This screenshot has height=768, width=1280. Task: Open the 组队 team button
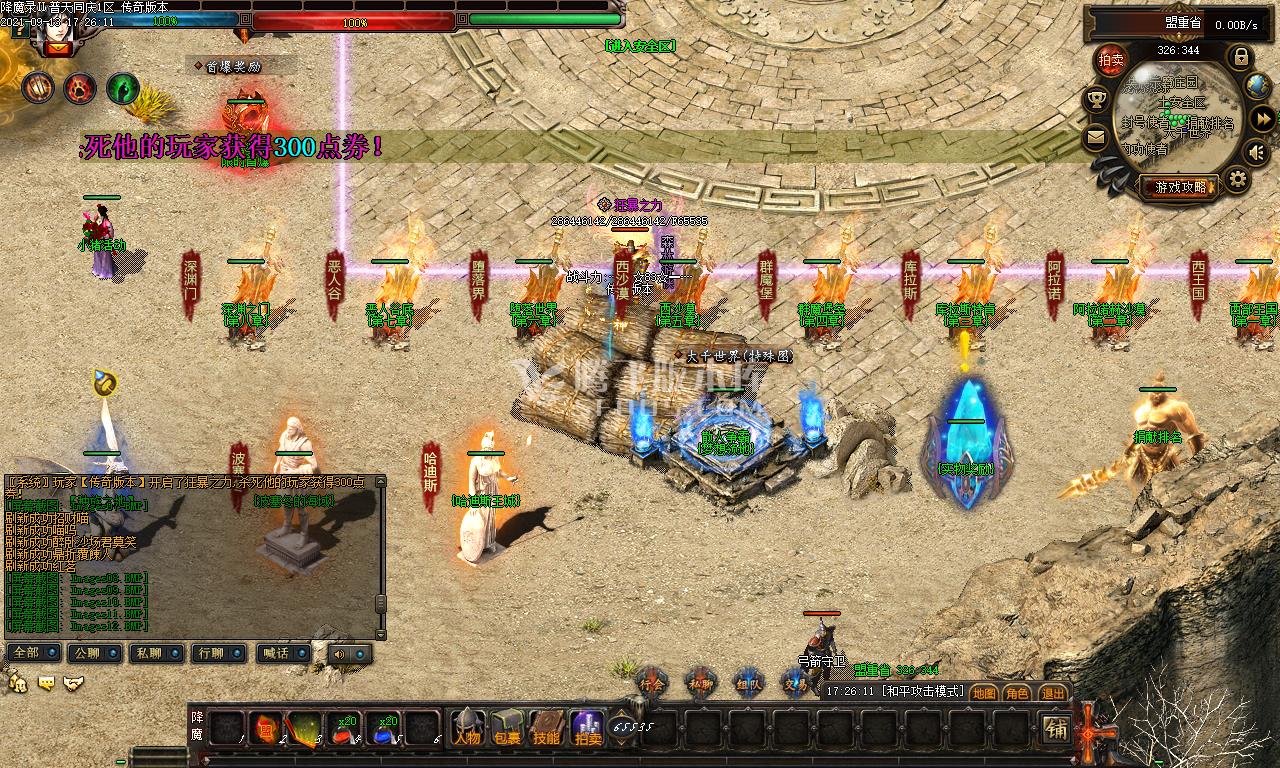[x=748, y=682]
